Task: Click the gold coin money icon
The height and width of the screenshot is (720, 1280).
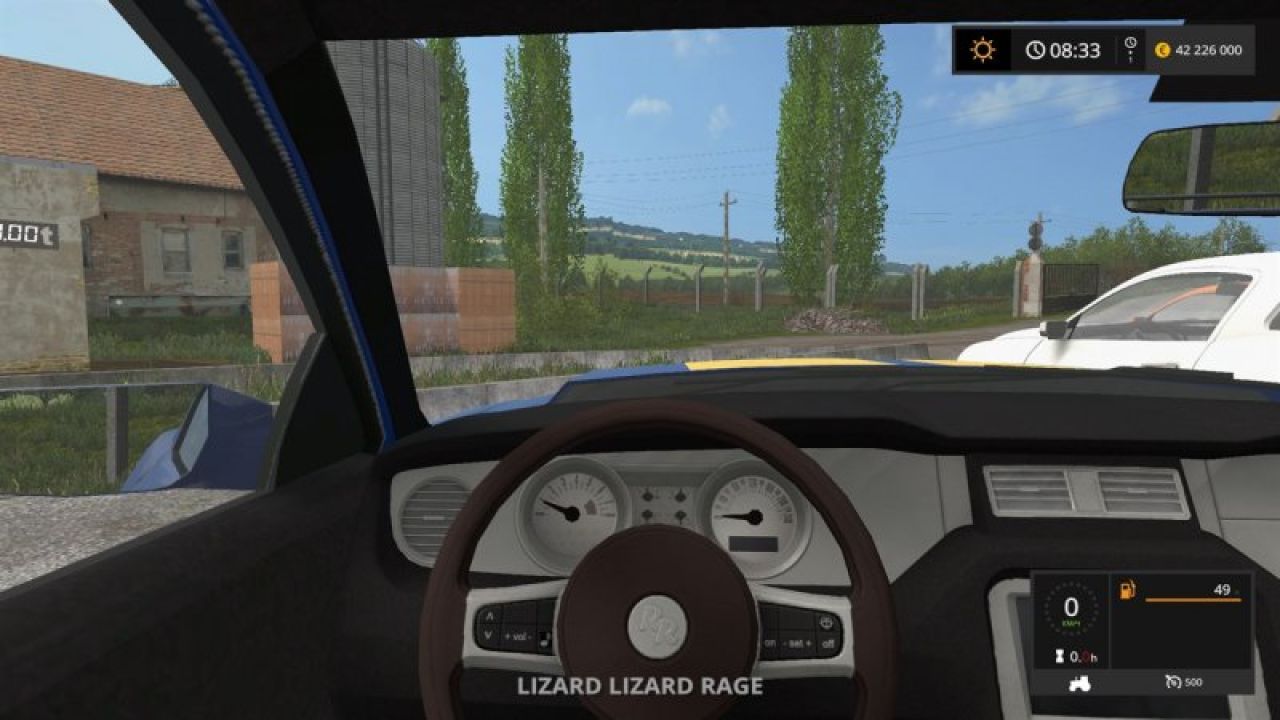Action: point(1162,50)
